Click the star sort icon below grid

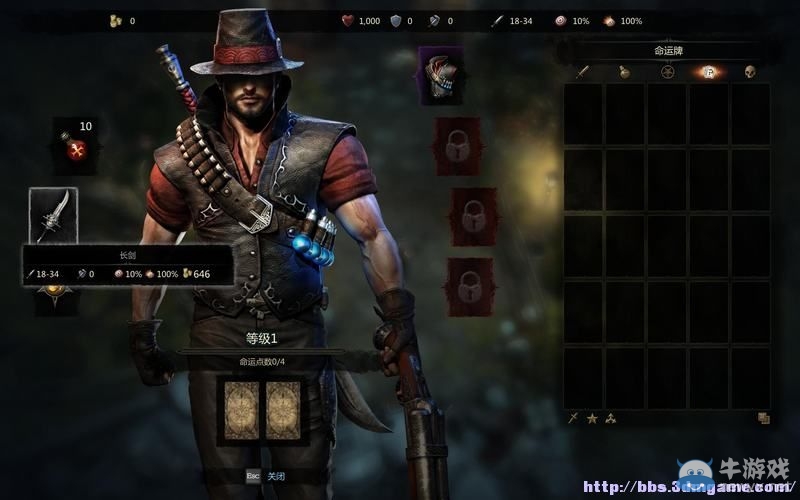tap(592, 418)
